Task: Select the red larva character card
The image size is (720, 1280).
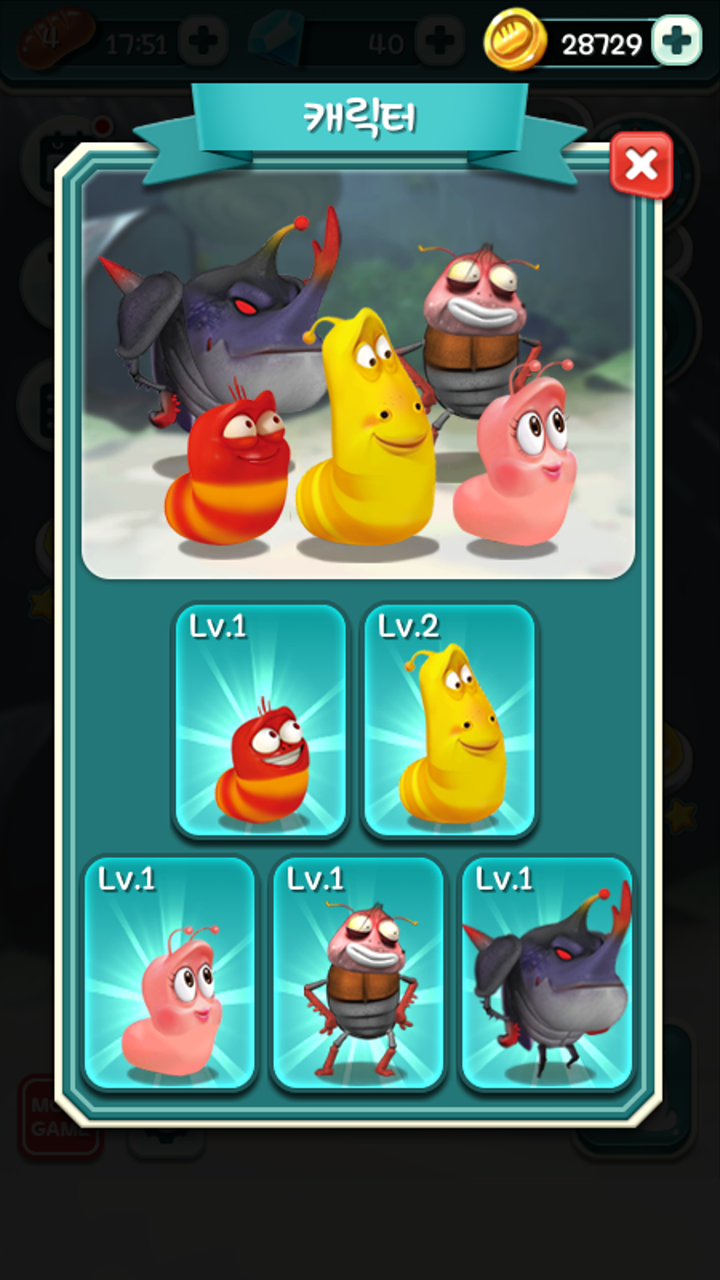Action: [260, 720]
